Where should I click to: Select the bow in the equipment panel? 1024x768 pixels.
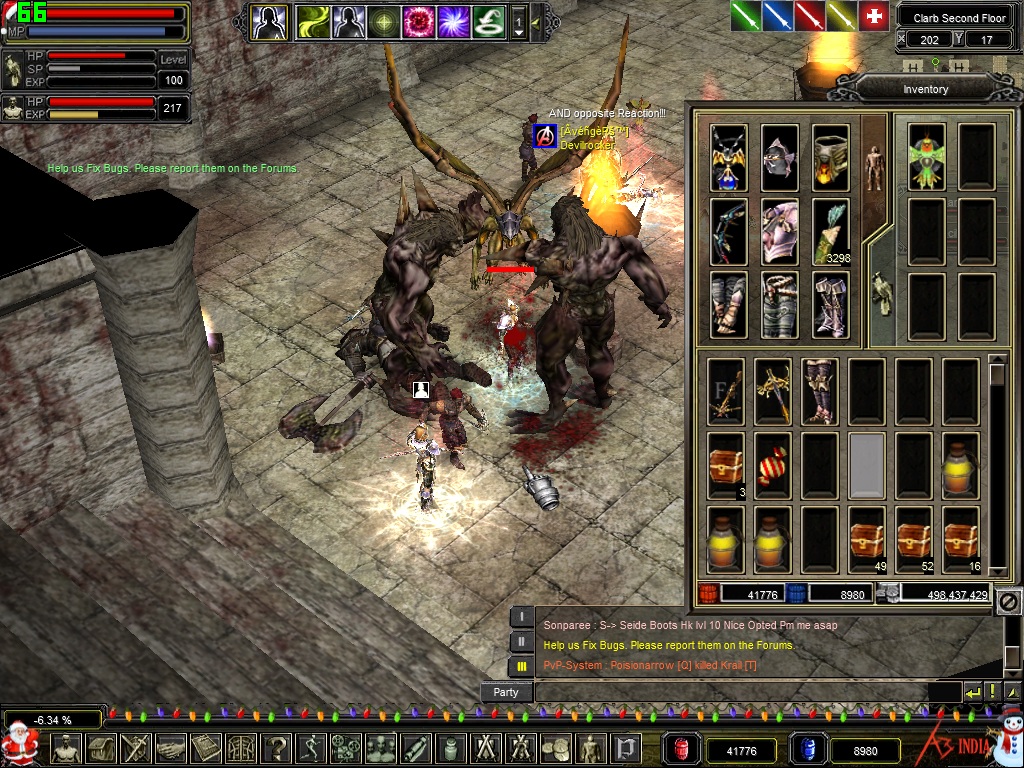tap(729, 231)
